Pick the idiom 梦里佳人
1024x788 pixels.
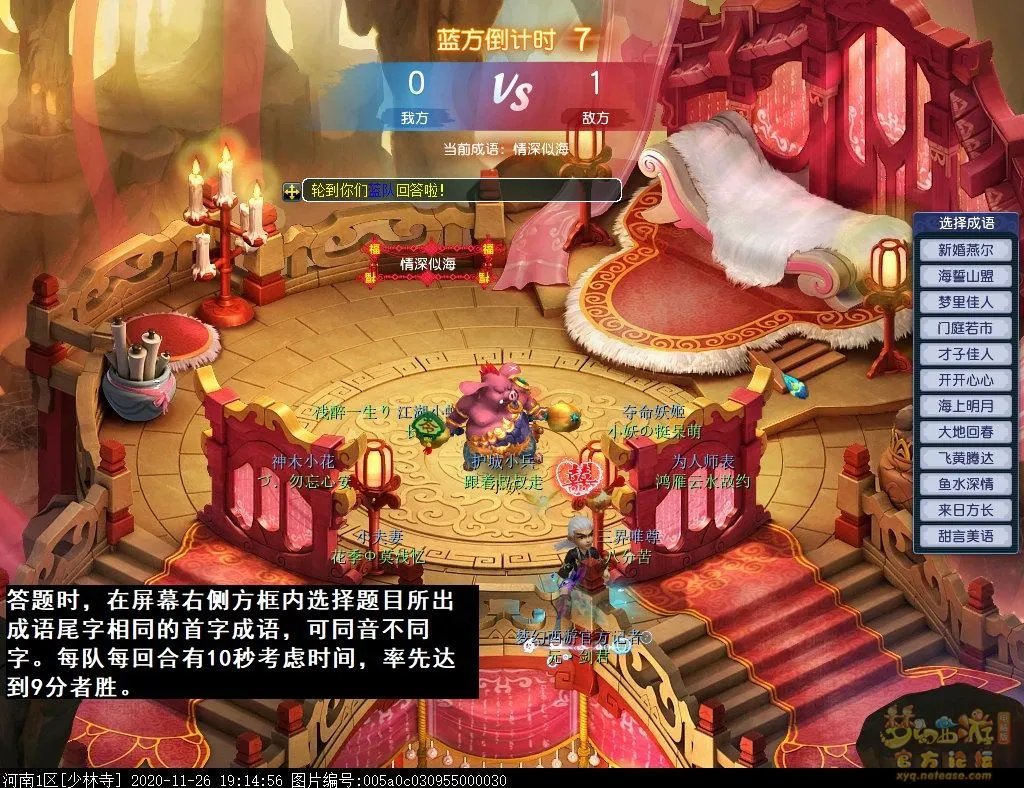click(x=965, y=302)
